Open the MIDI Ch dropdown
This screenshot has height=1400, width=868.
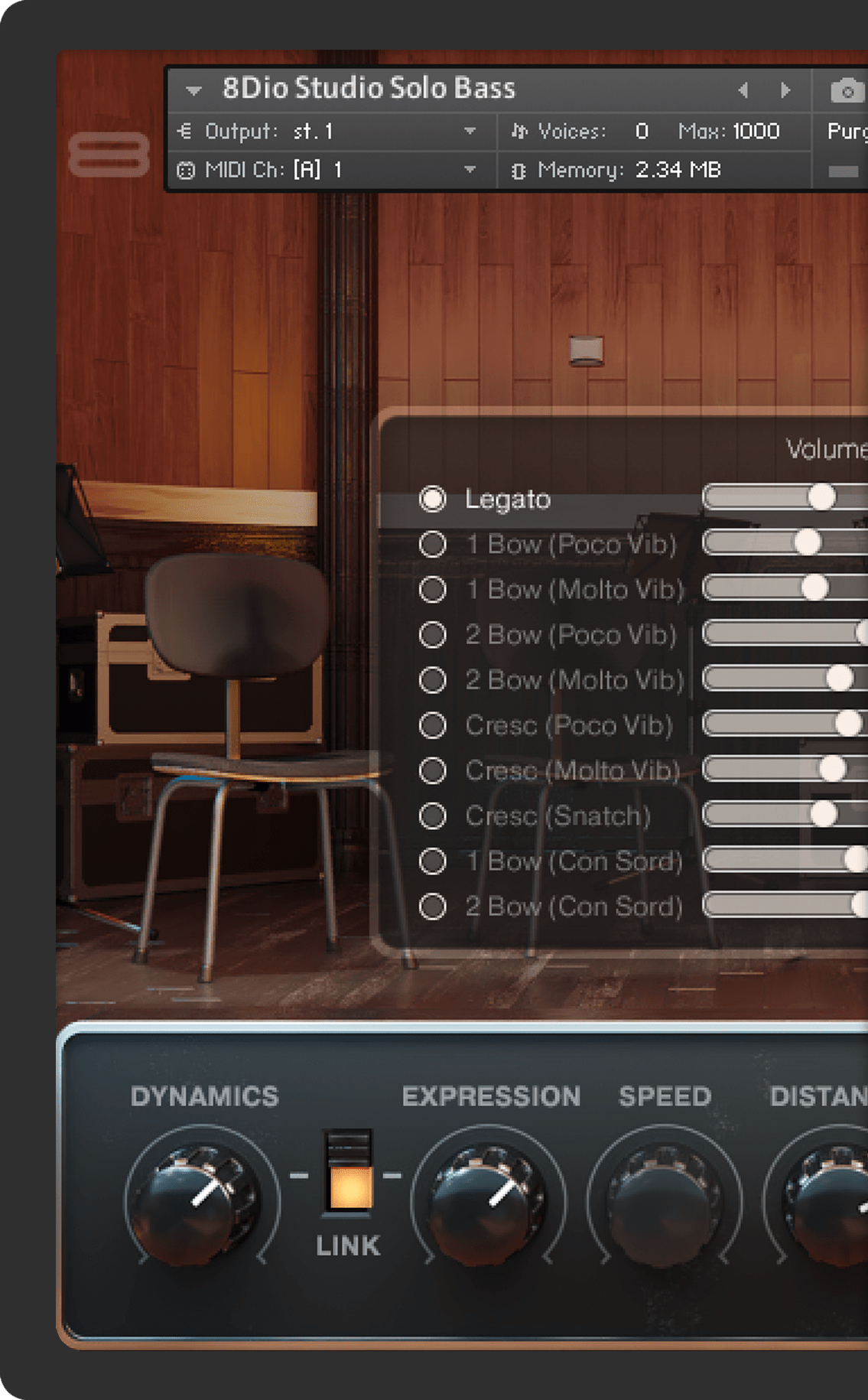pyautogui.click(x=470, y=170)
